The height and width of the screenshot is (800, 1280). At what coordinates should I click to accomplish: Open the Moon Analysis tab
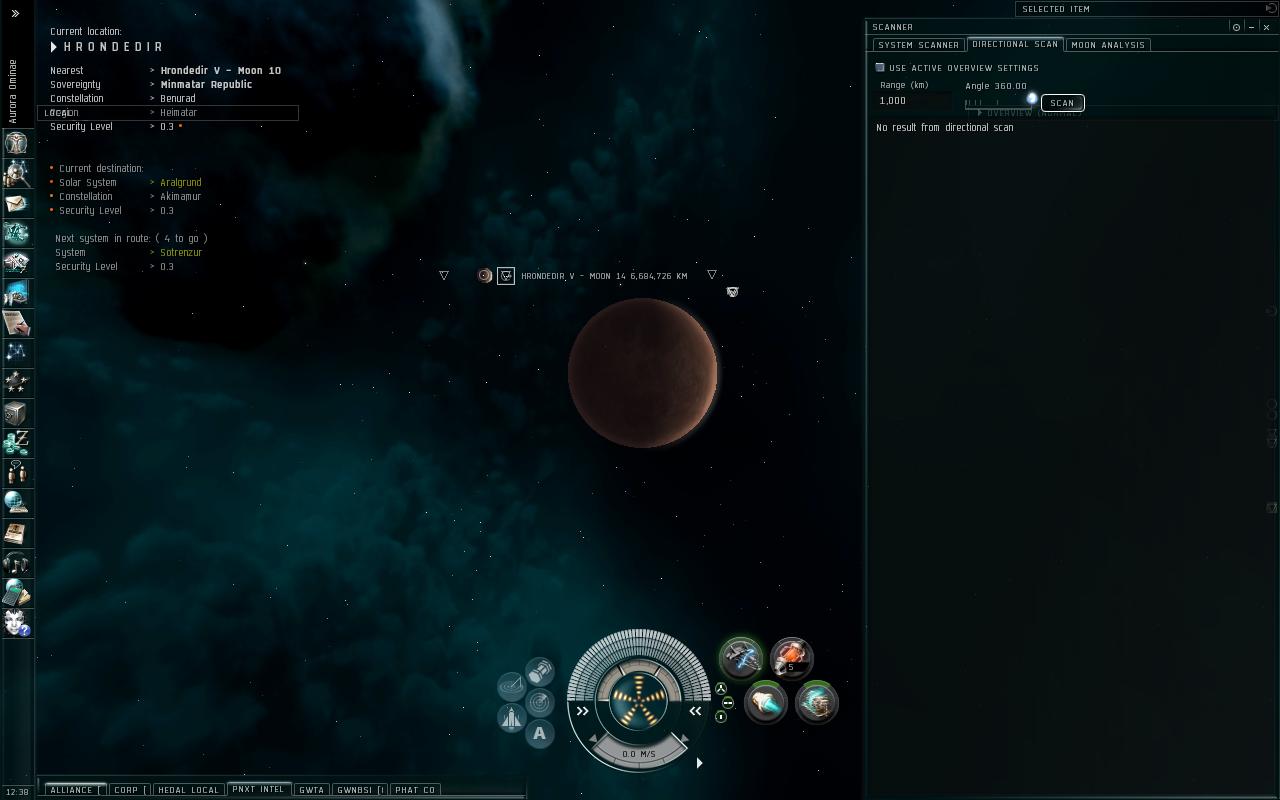click(1108, 45)
